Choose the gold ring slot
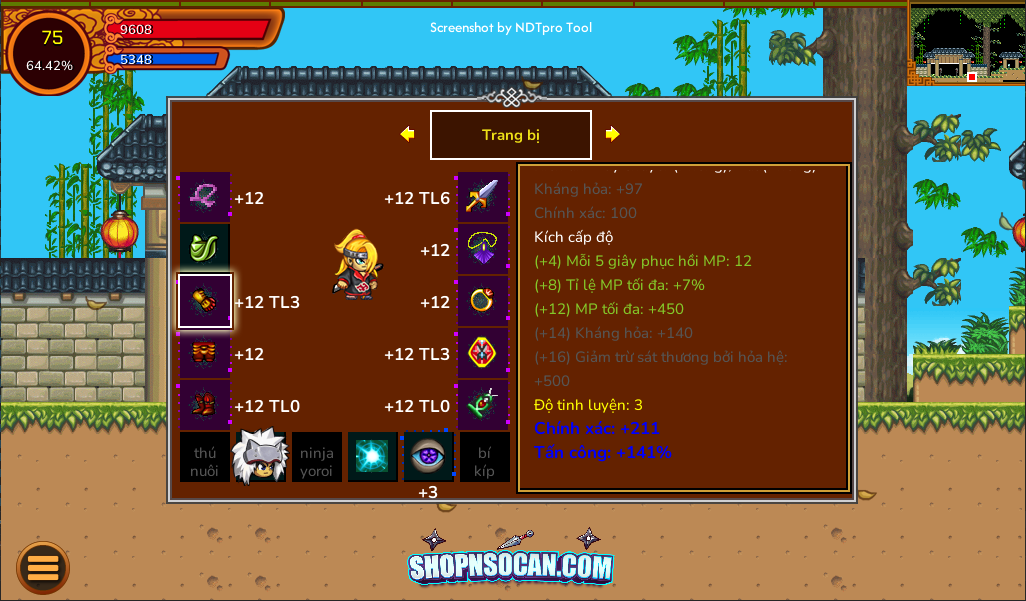This screenshot has height=601, width=1026. click(x=483, y=301)
